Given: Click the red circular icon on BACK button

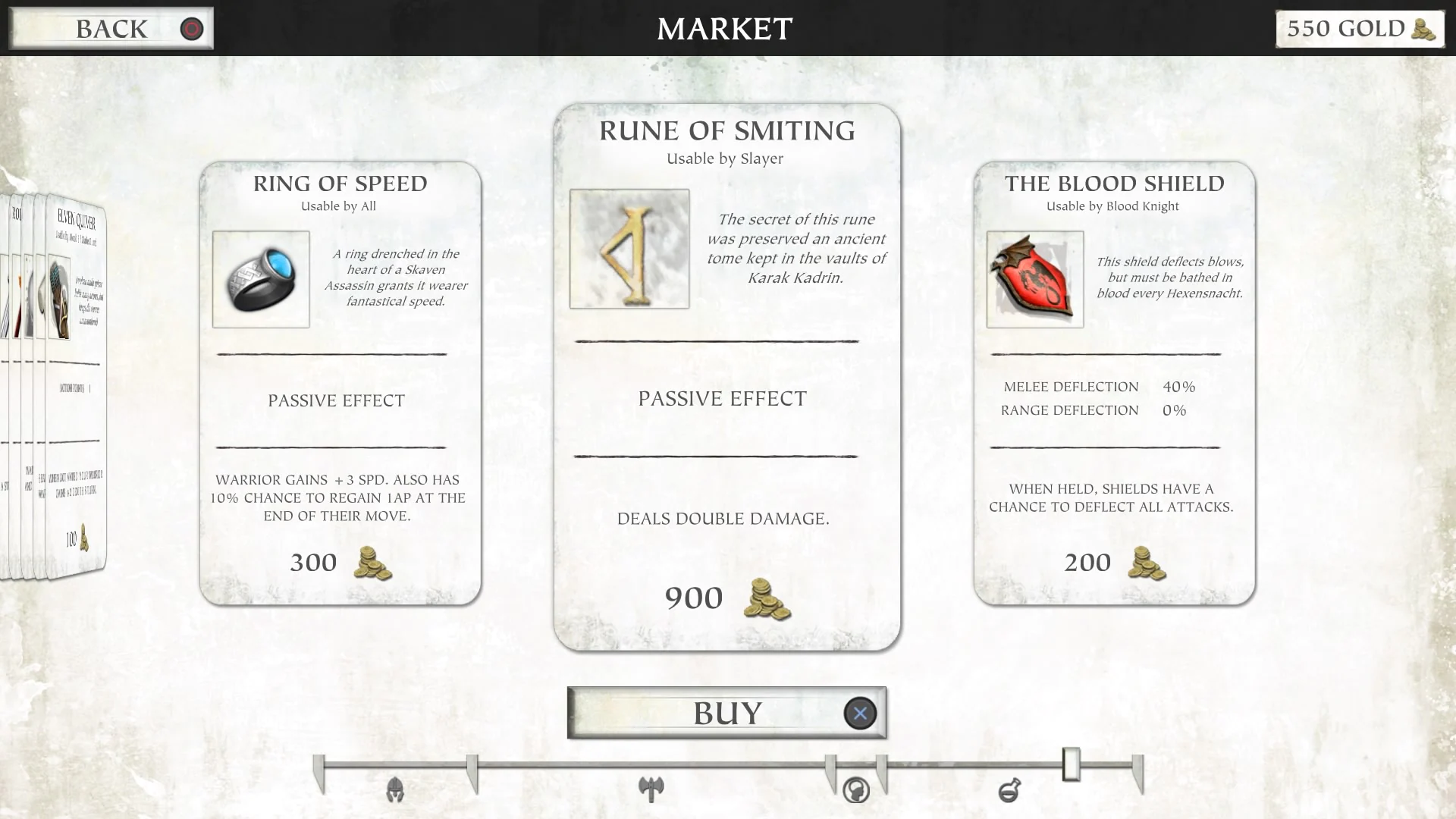Looking at the screenshot, I should (x=191, y=30).
